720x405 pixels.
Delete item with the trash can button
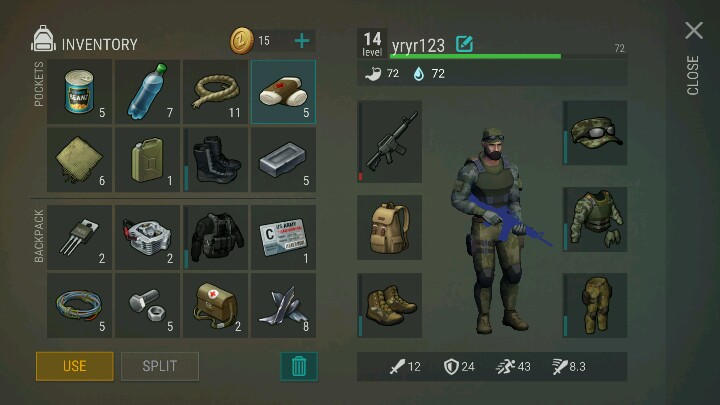tap(298, 366)
